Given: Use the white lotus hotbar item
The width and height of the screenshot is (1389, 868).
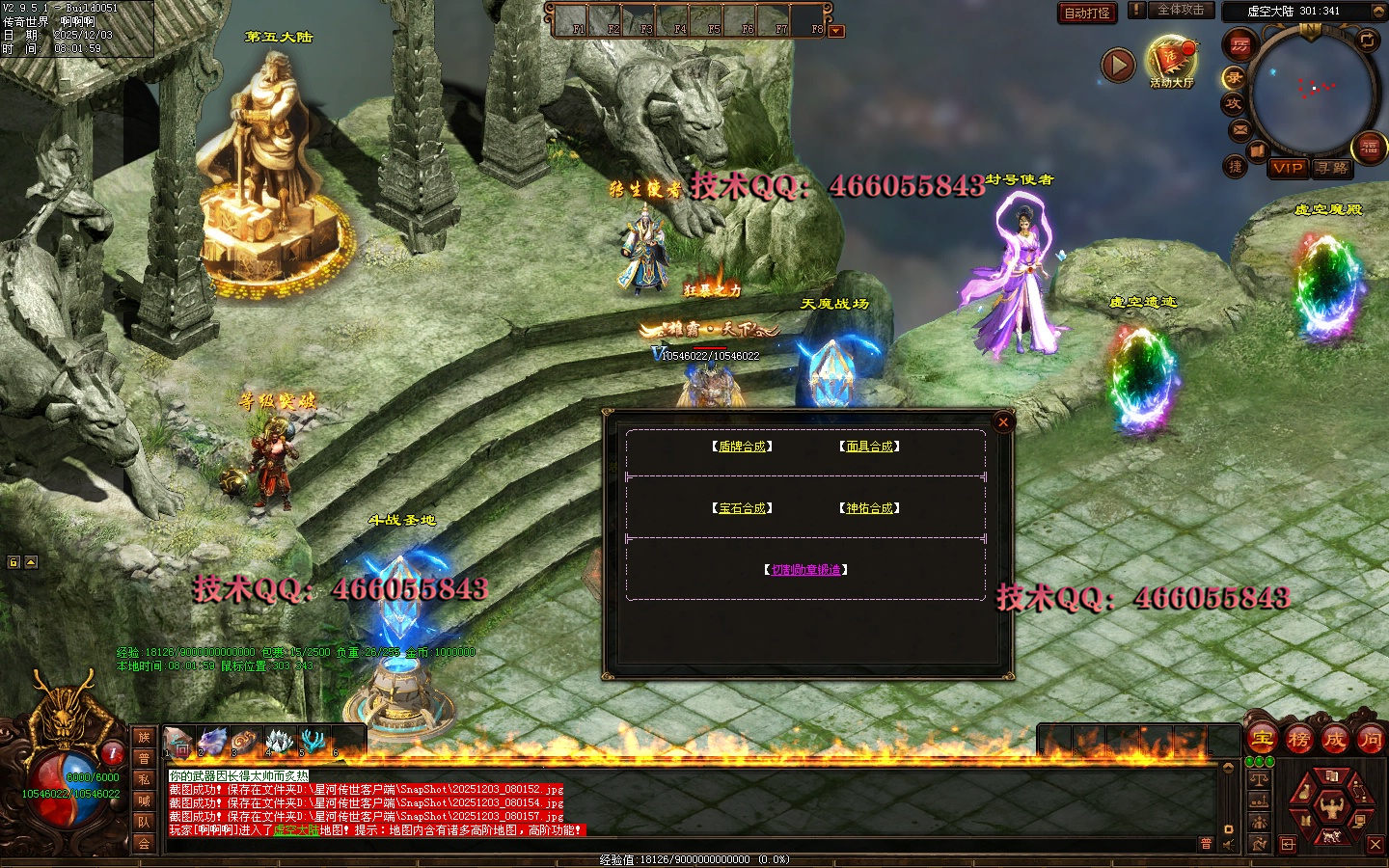Looking at the screenshot, I should (x=279, y=741).
